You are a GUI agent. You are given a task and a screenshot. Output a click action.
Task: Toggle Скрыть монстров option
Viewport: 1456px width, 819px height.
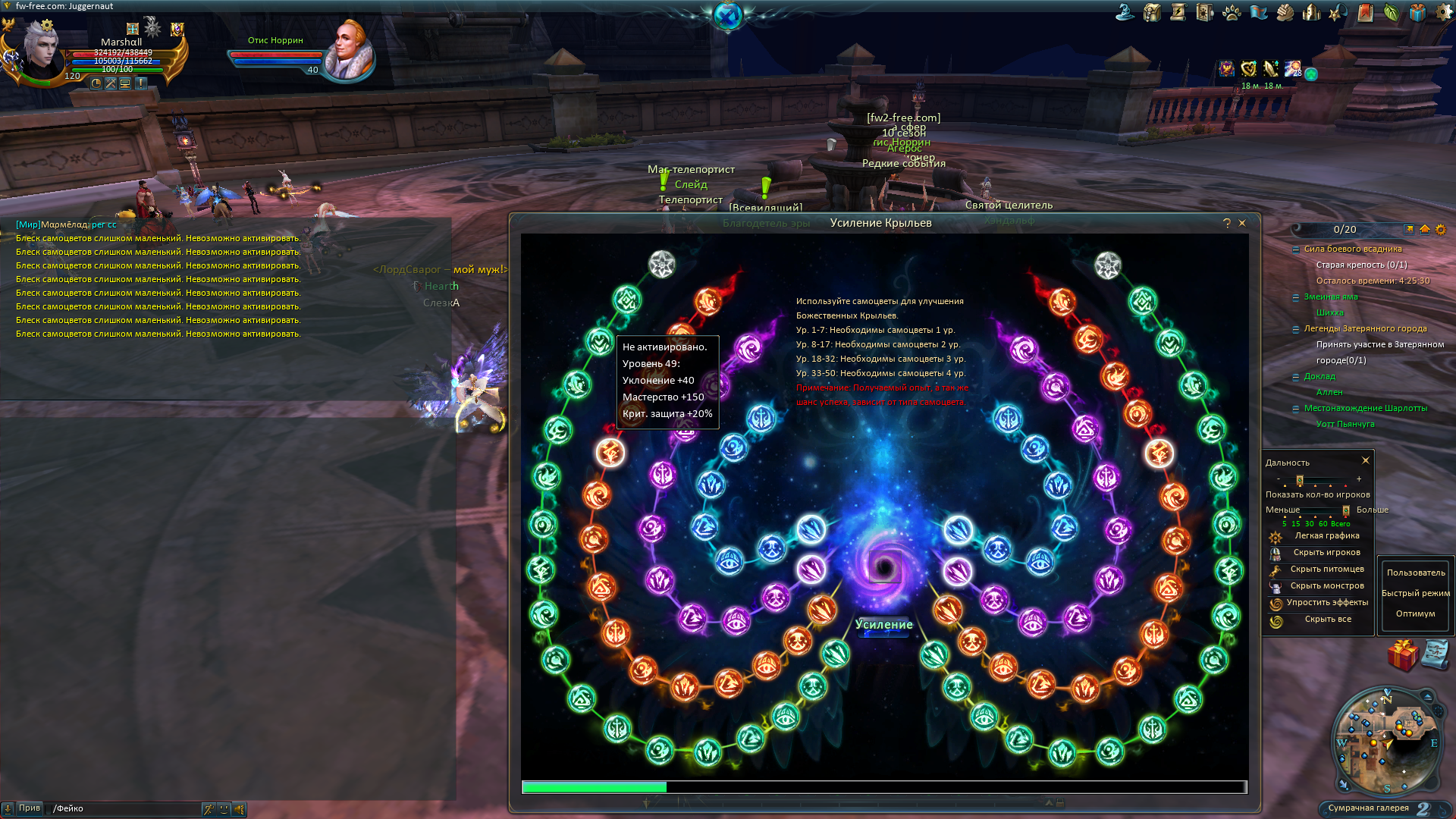click(x=1326, y=586)
